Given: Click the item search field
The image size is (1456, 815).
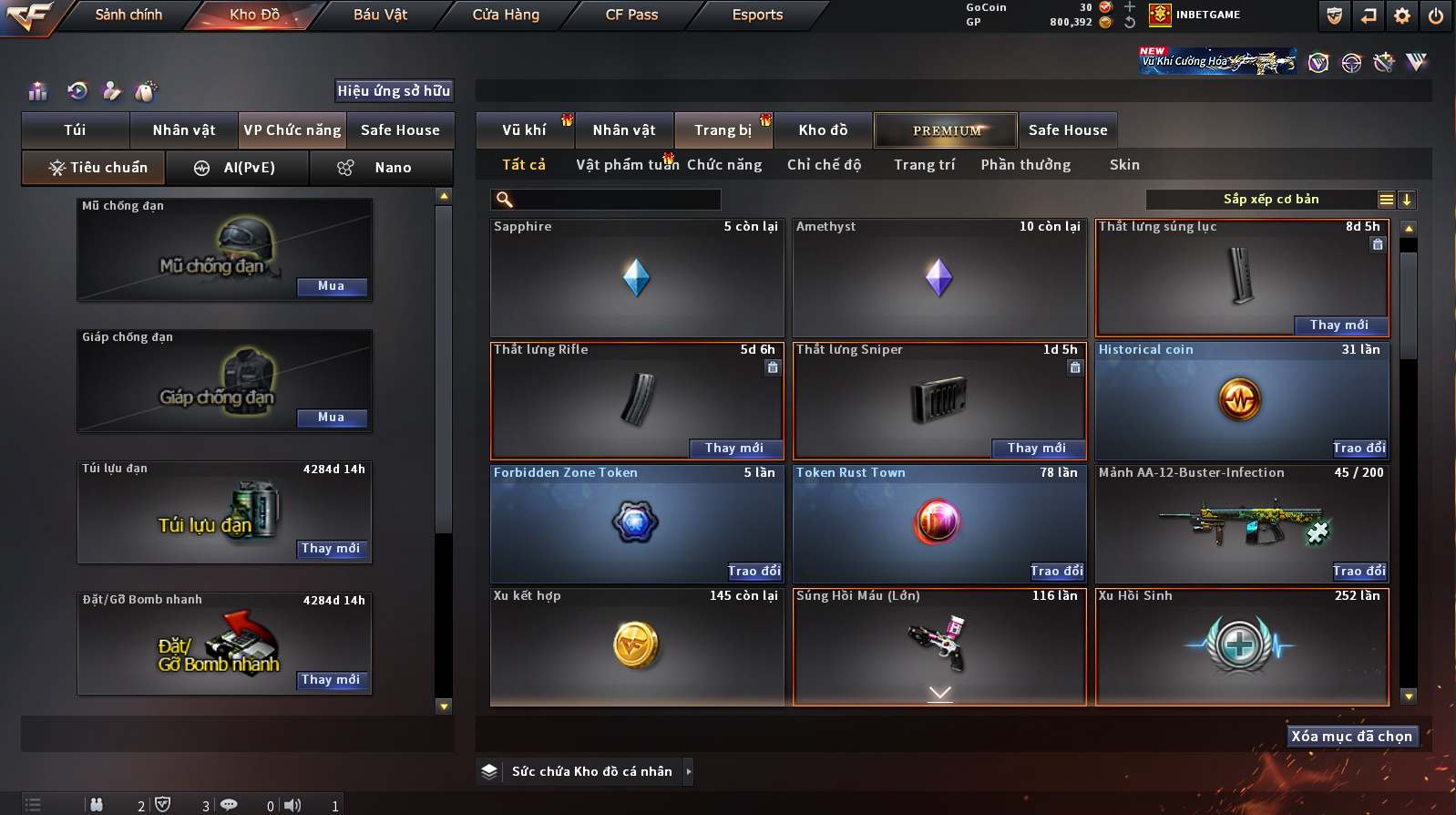Looking at the screenshot, I should click(616, 200).
